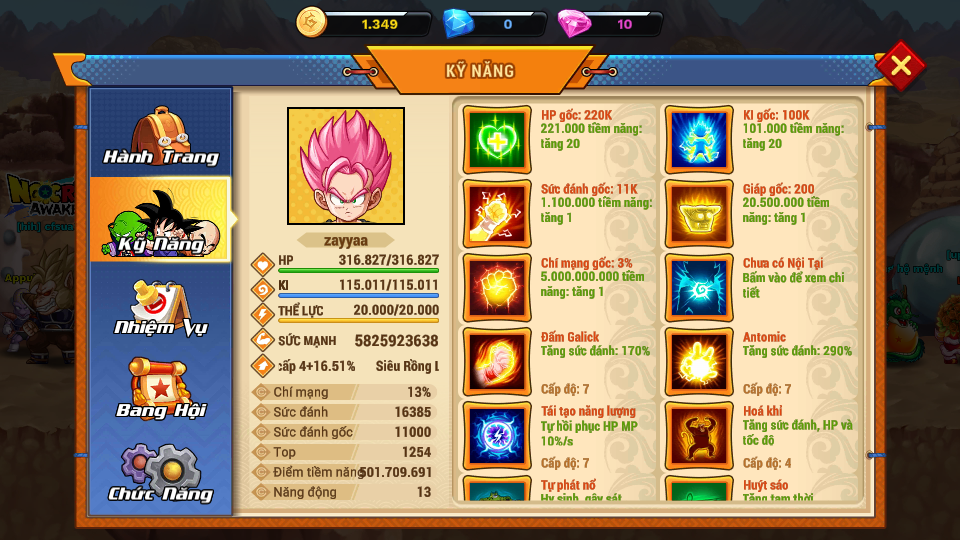Choose the Sức đánh gốc fist icon
The height and width of the screenshot is (540, 960).
click(497, 213)
